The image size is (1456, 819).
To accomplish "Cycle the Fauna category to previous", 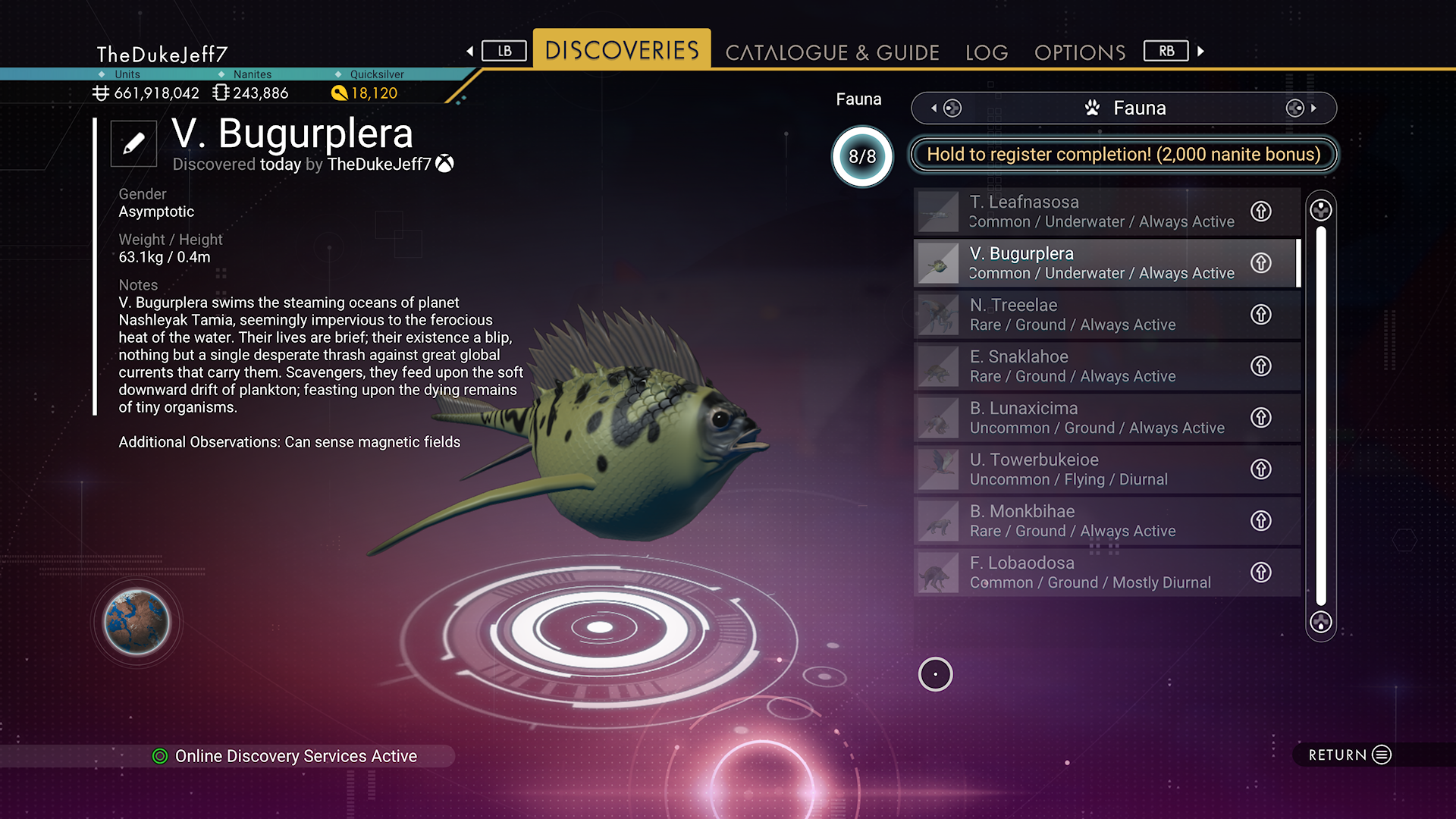I will pyautogui.click(x=946, y=108).
